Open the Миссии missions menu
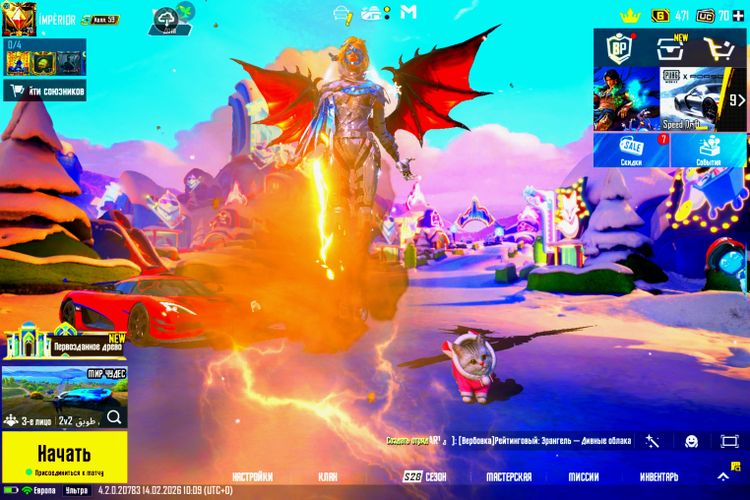750x500 pixels. (584, 477)
